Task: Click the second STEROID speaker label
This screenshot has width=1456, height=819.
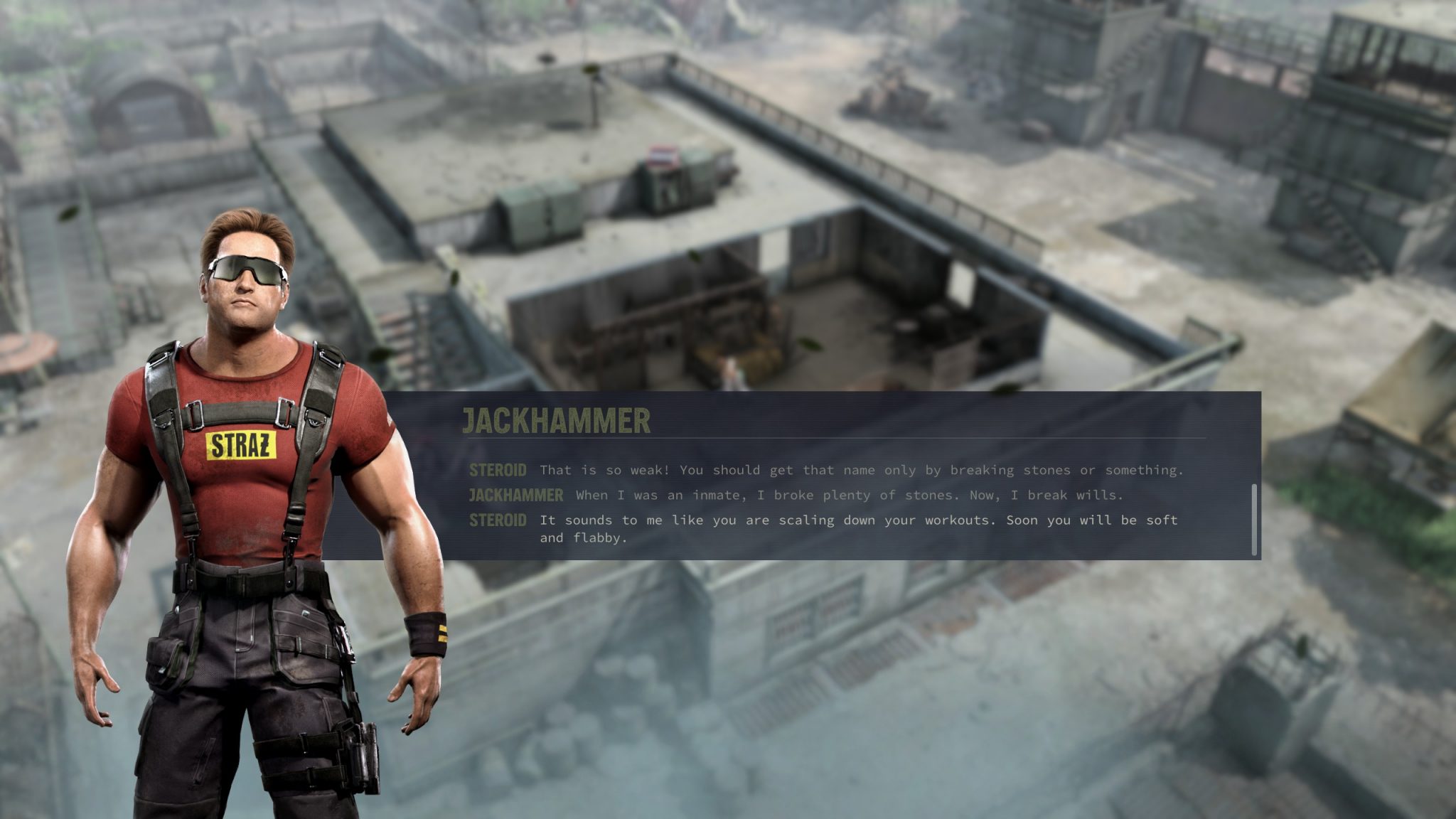Action: pyautogui.click(x=497, y=520)
